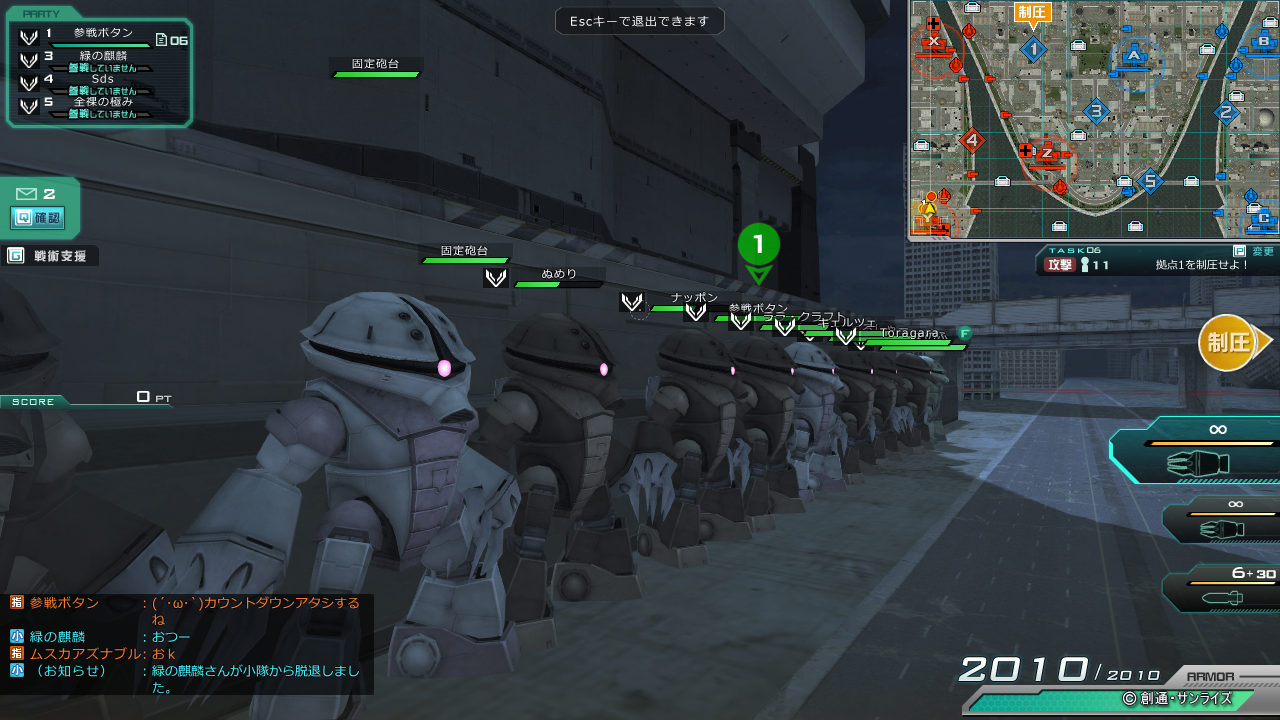
Task: Select the gold 制圧 button
Action: click(x=1228, y=342)
